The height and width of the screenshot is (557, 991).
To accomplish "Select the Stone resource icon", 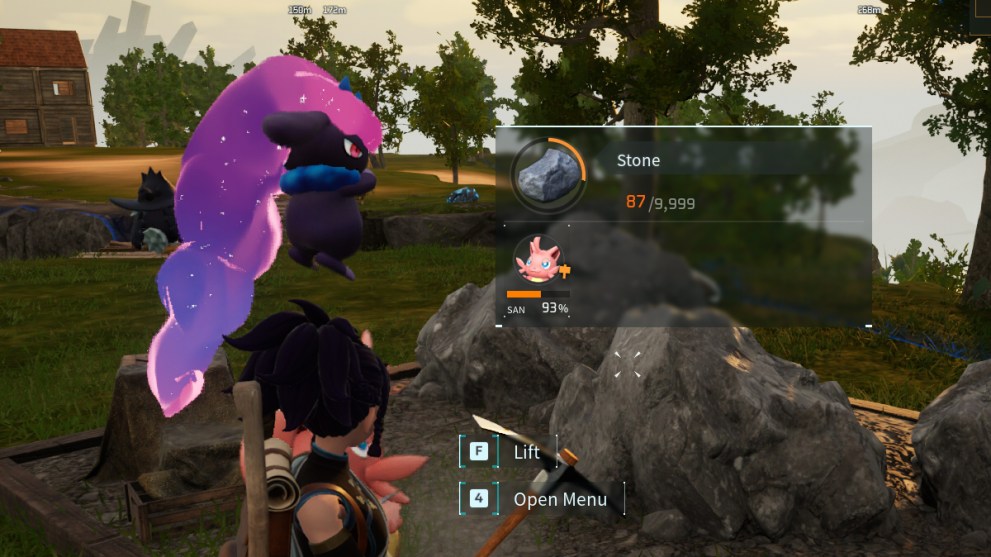I will coord(547,174).
